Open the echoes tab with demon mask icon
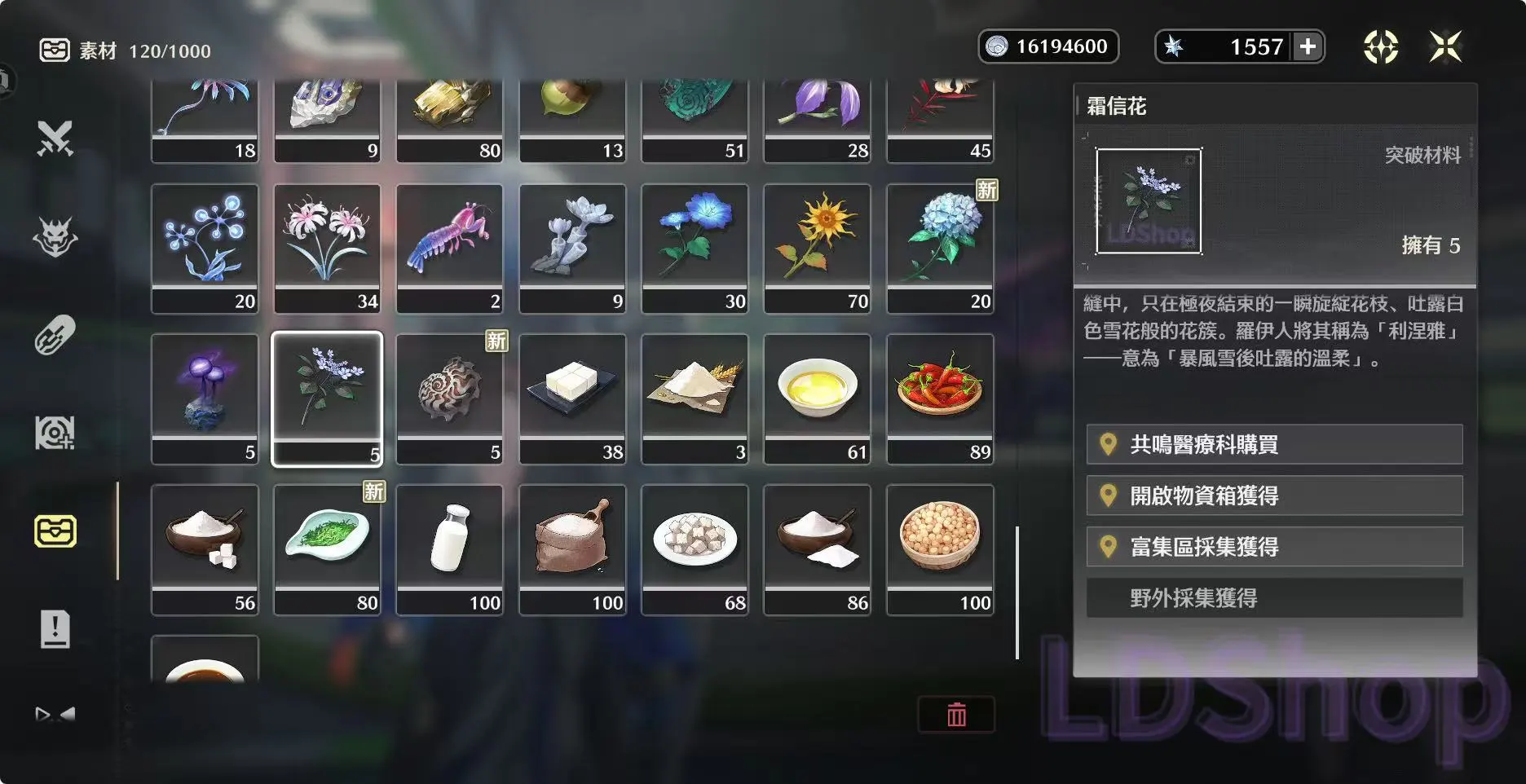 55,237
